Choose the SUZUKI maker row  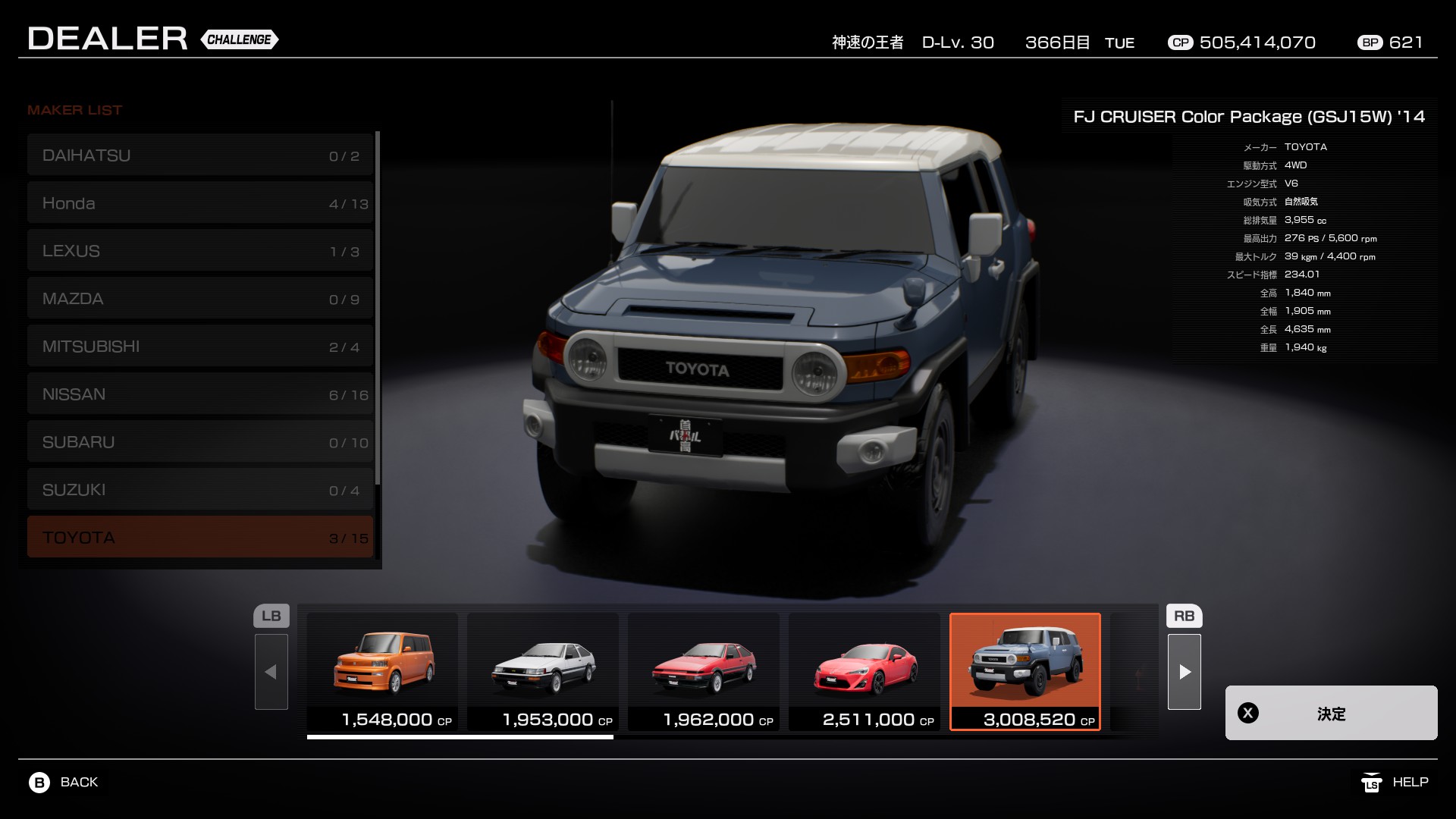[x=200, y=490]
